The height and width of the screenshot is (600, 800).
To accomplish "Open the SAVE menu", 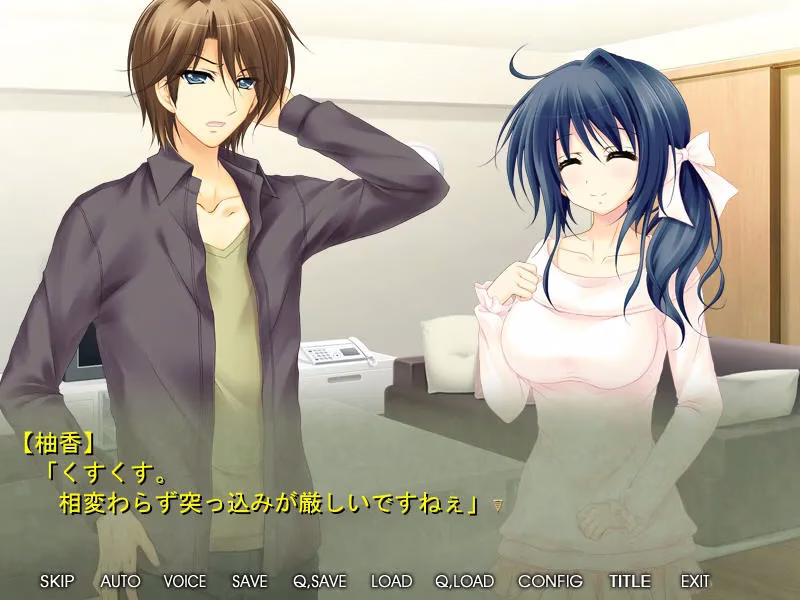I will click(249, 581).
